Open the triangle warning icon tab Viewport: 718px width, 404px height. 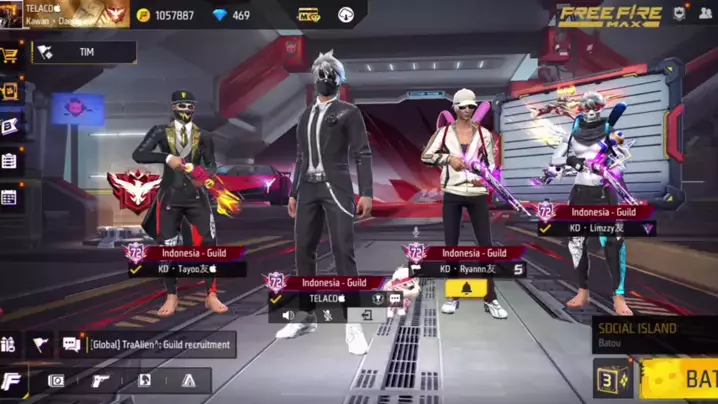[x=188, y=381]
